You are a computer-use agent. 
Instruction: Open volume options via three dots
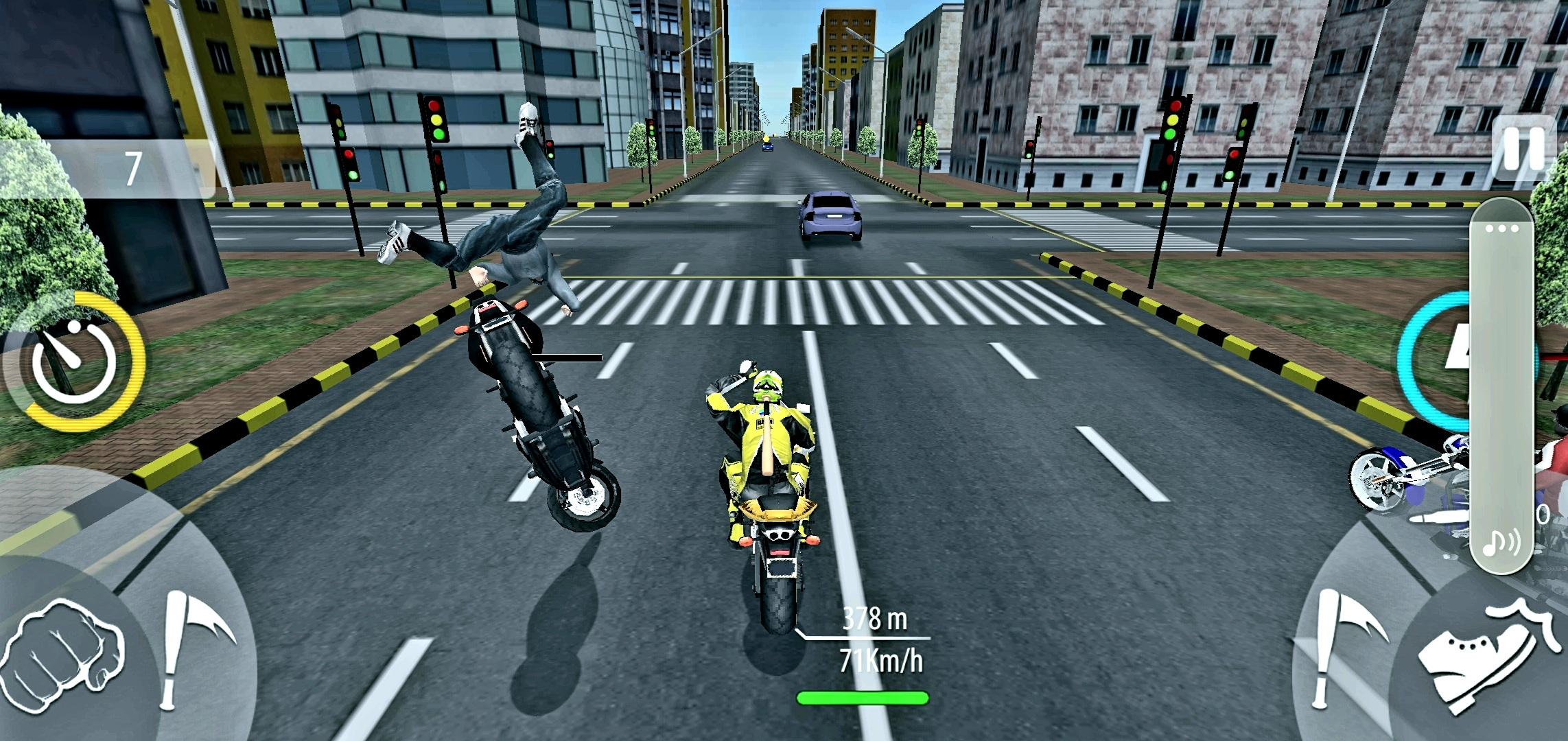(1501, 228)
